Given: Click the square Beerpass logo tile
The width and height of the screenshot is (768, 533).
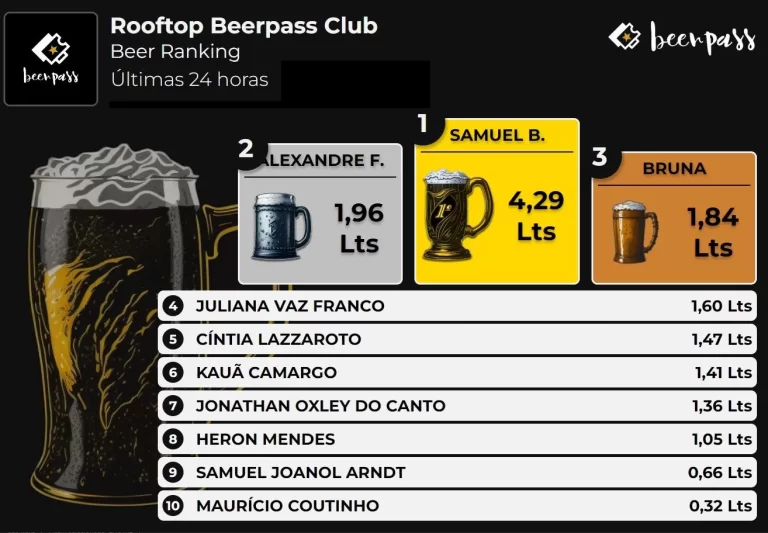Looking at the screenshot, I should 51,59.
